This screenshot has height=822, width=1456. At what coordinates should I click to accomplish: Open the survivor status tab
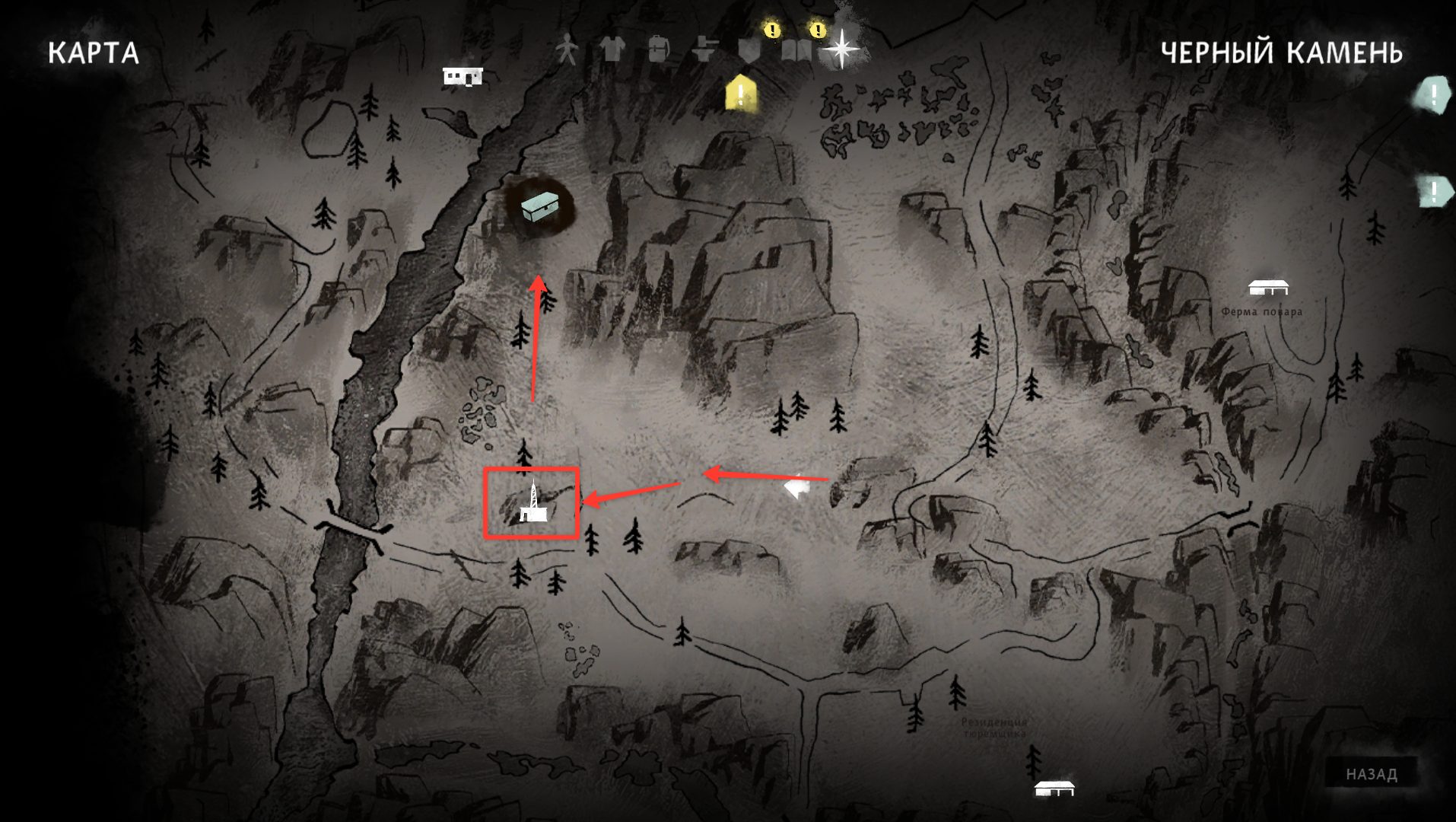tap(565, 49)
